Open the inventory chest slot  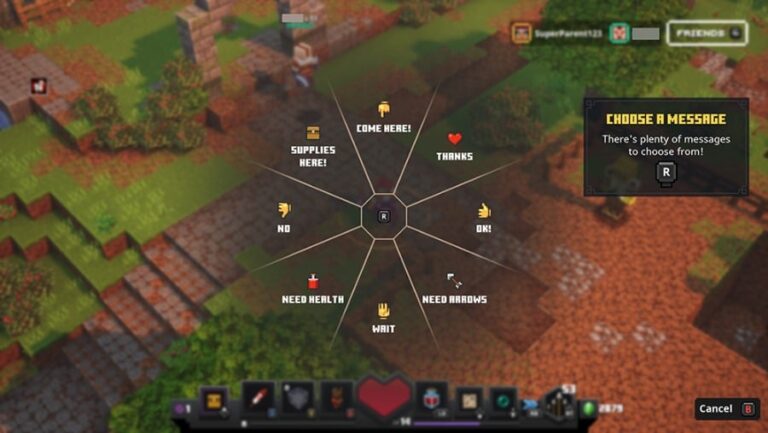[213, 401]
